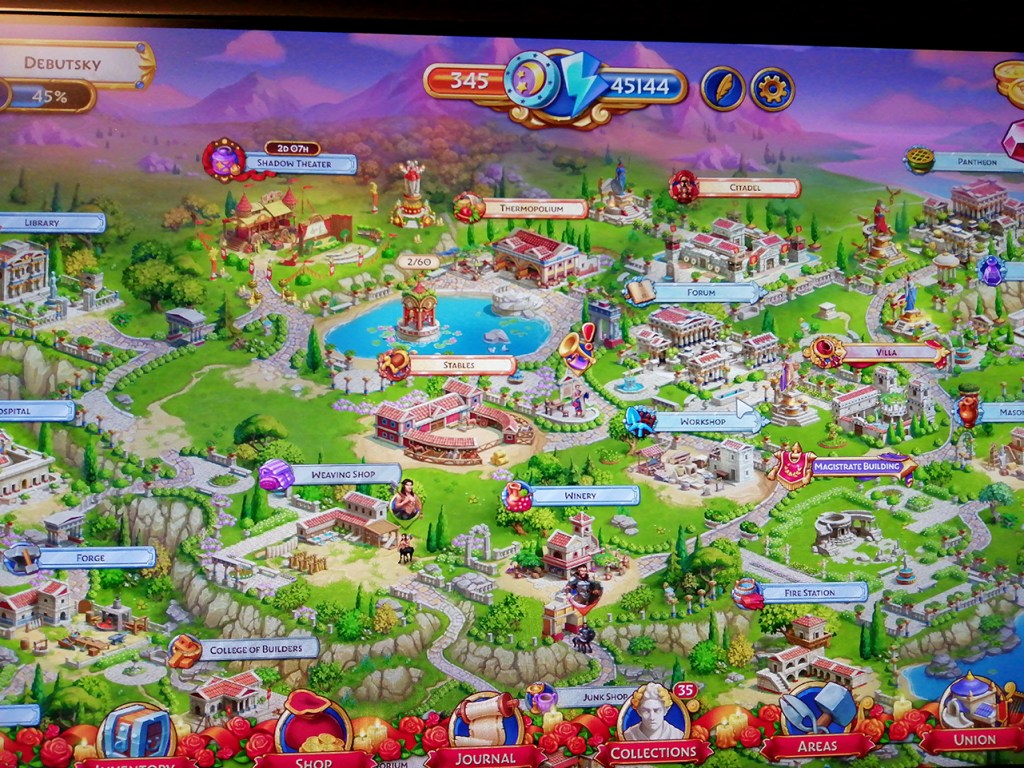Choose the Forum location label
Screen dimensions: 1024x768
(x=705, y=292)
